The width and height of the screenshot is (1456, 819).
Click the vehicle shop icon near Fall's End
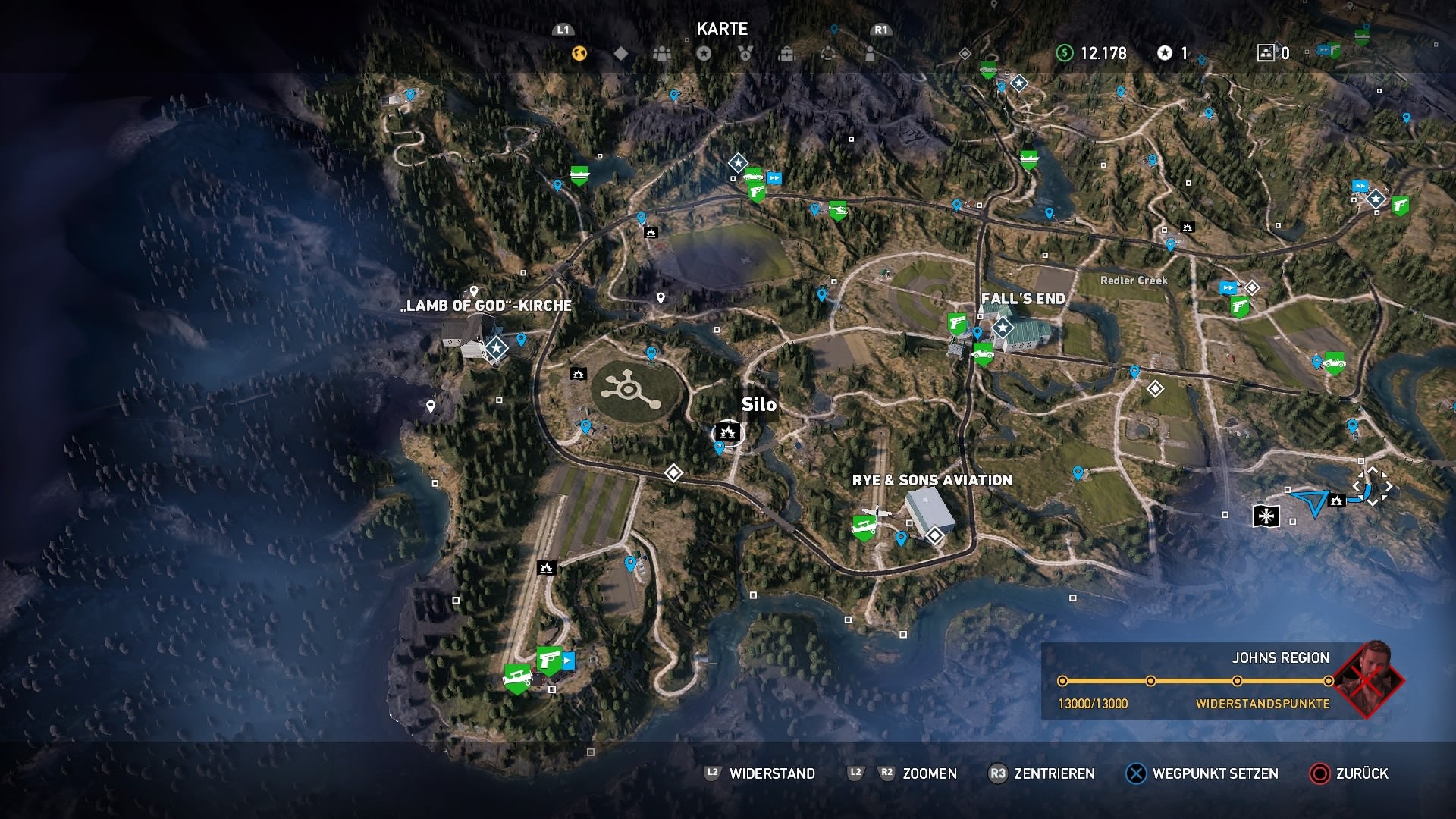tap(983, 355)
